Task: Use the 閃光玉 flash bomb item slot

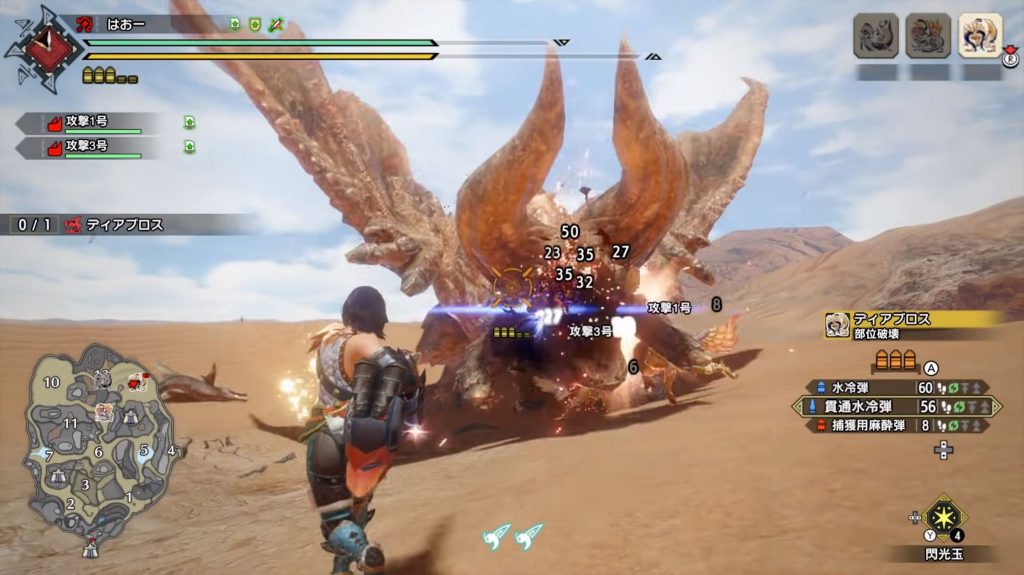Action: [943, 517]
